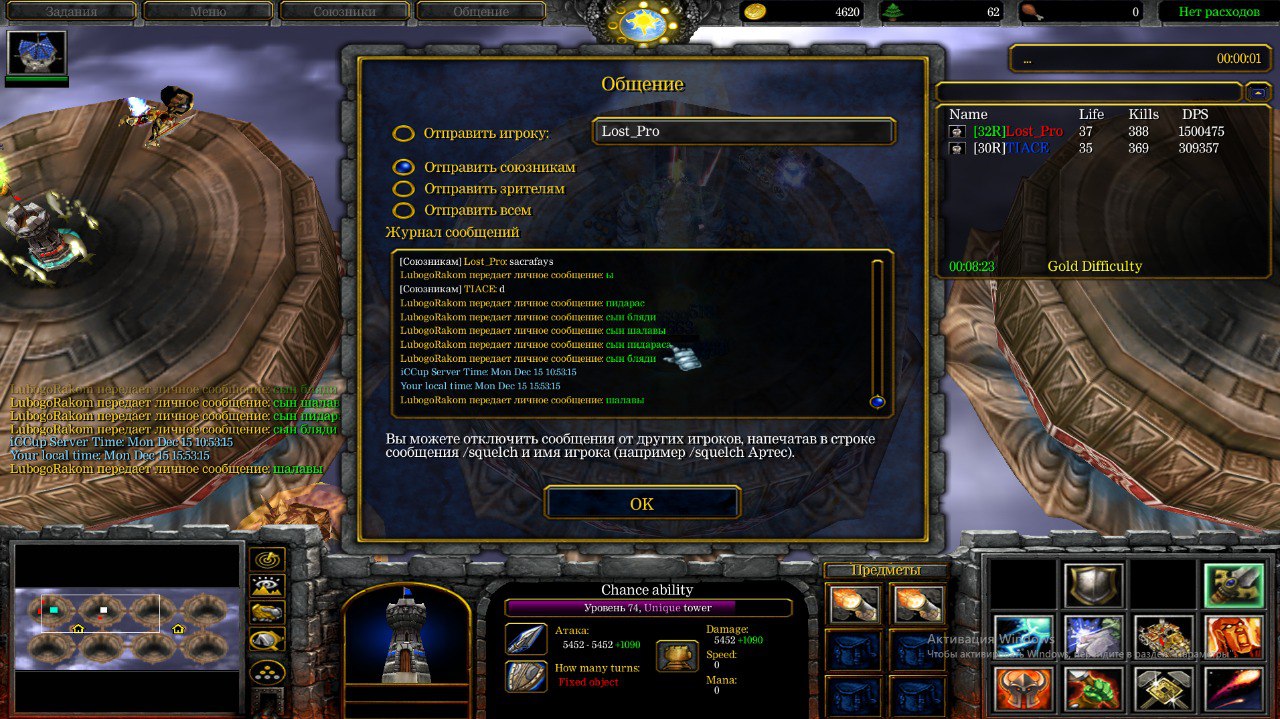Open the Союзники allies menu
Viewport: 1280px width, 719px height.
pyautogui.click(x=344, y=12)
